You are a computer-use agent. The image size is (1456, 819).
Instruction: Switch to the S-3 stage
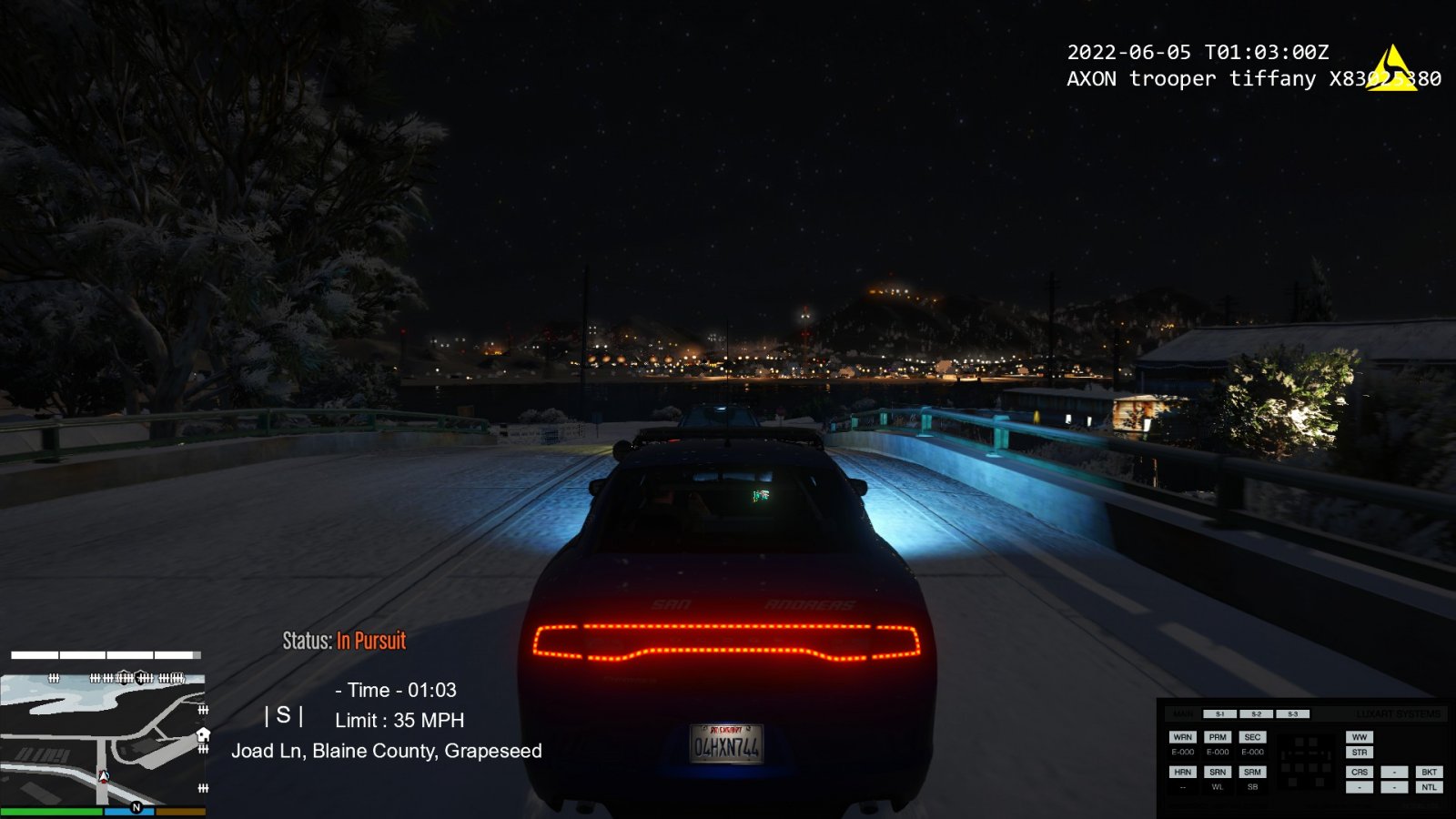coord(1292,714)
